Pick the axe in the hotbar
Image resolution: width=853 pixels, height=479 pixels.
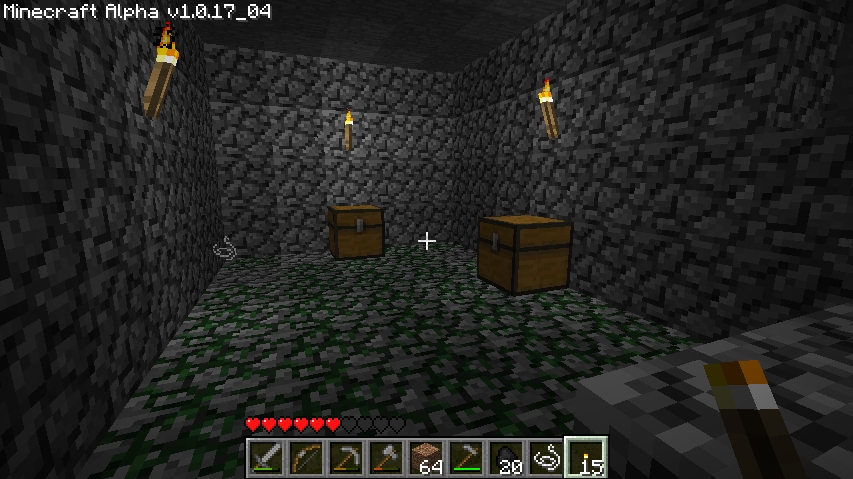coord(385,458)
